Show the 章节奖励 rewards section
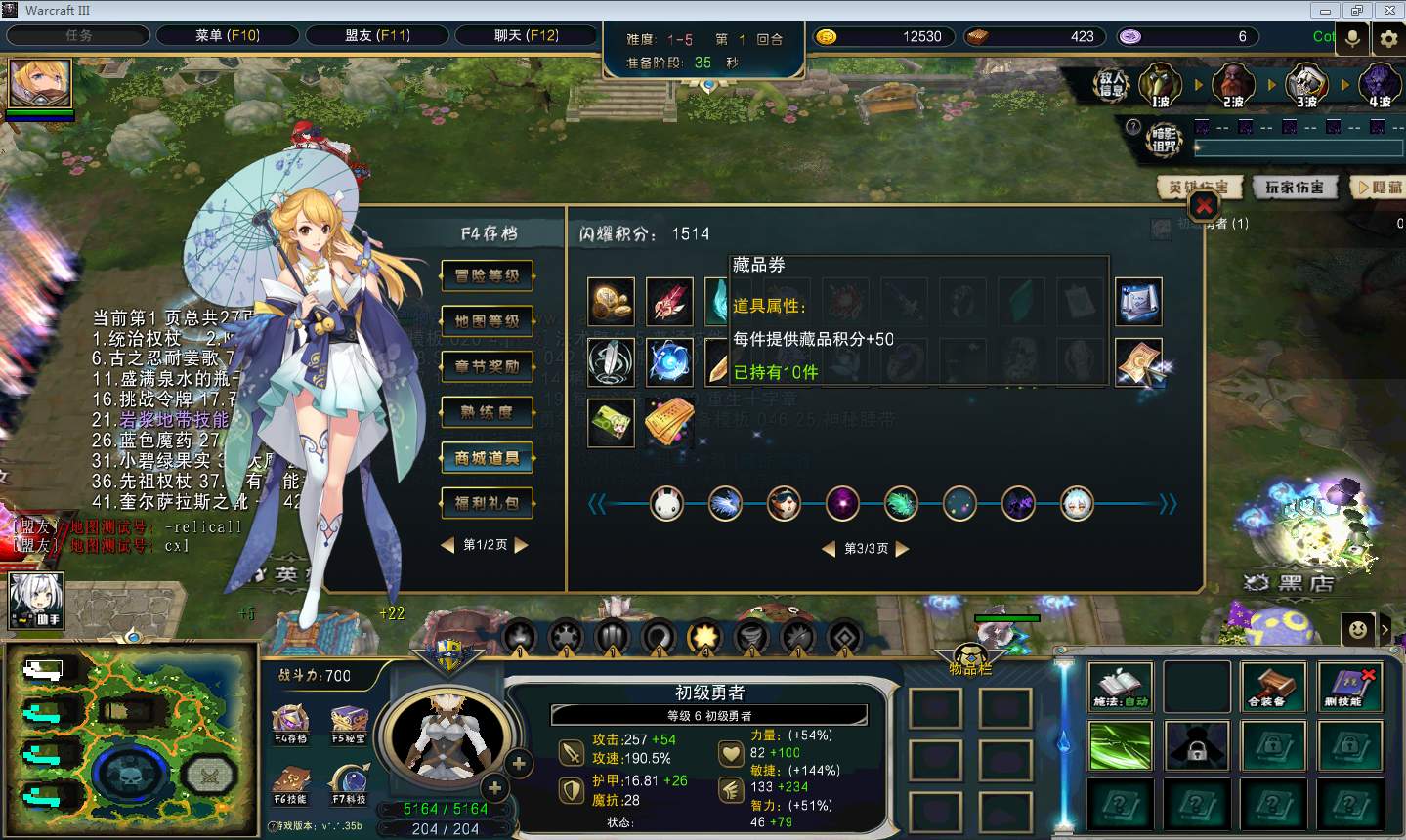Viewport: 1406px width, 840px height. [487, 366]
